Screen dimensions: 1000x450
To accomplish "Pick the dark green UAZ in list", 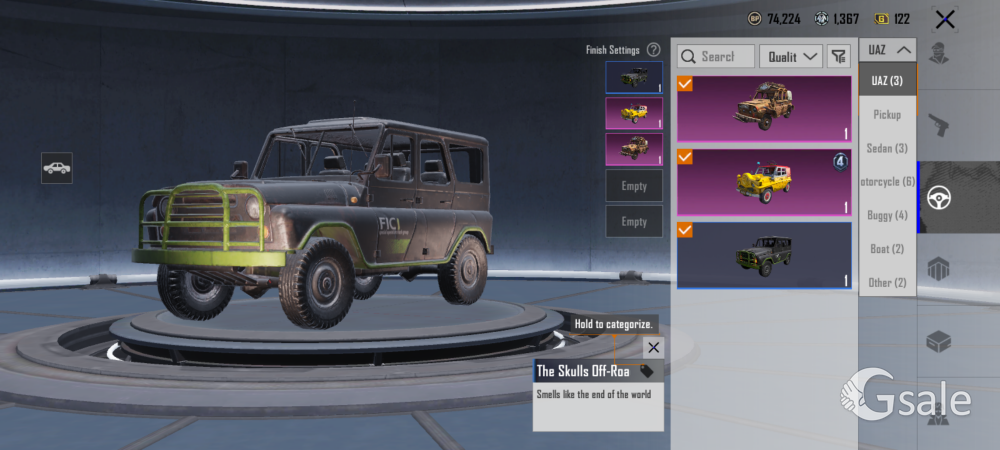I will (x=764, y=255).
